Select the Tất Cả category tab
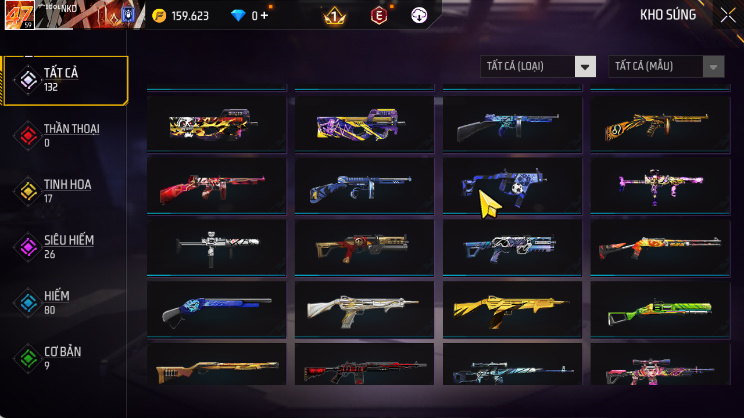Screen dimensions: 744x418 (65, 80)
